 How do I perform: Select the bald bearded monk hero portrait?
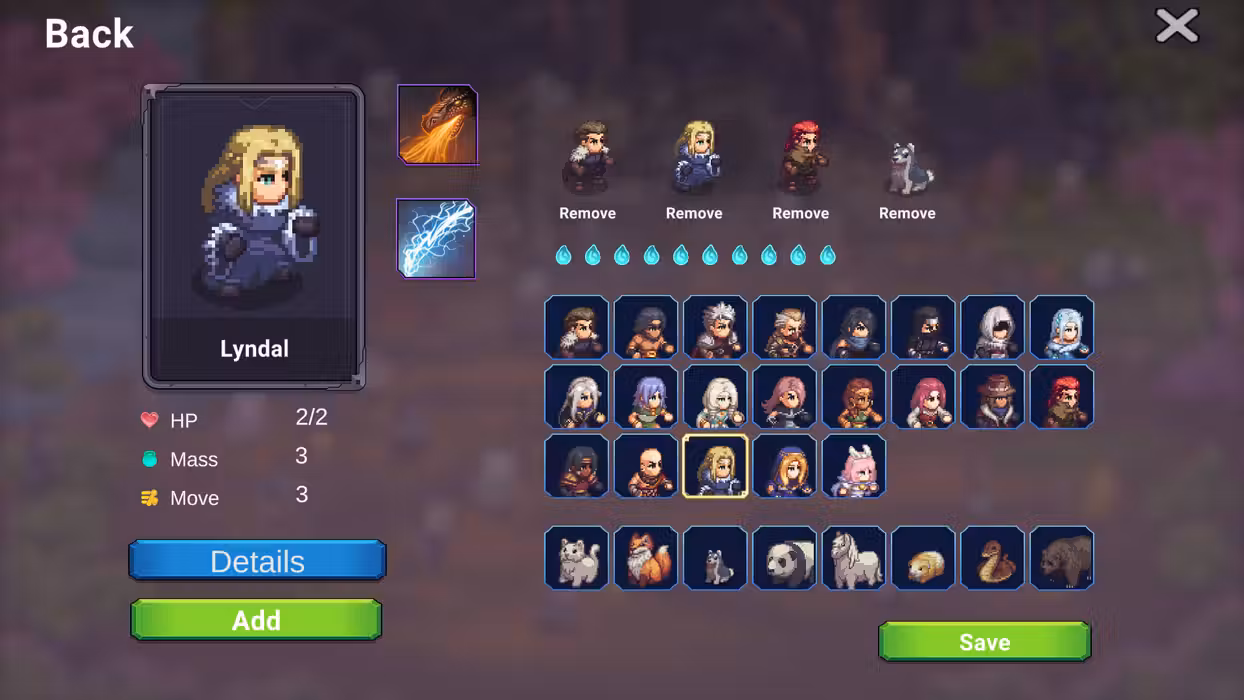[646, 467]
